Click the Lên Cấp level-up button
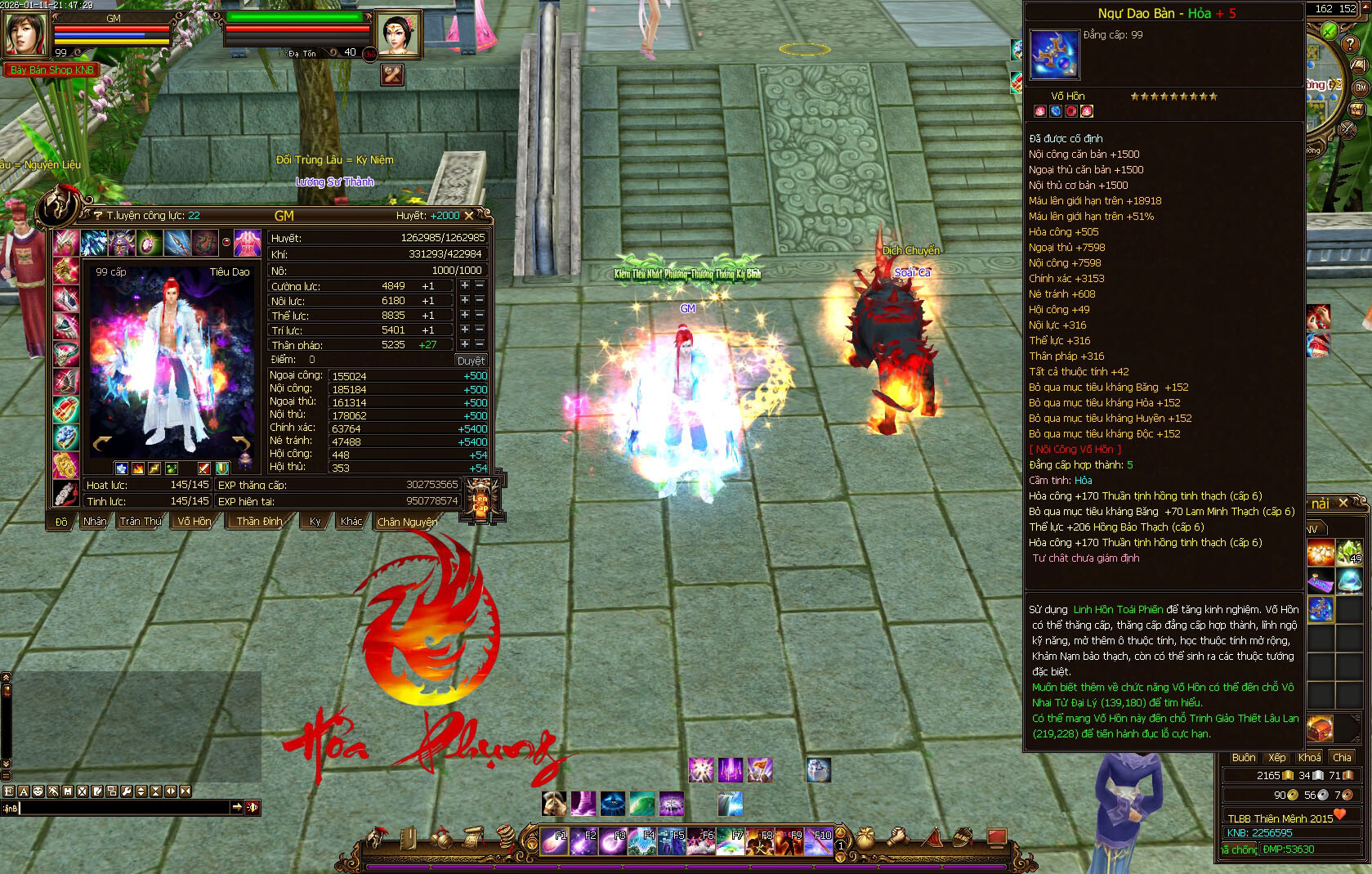 (480, 498)
